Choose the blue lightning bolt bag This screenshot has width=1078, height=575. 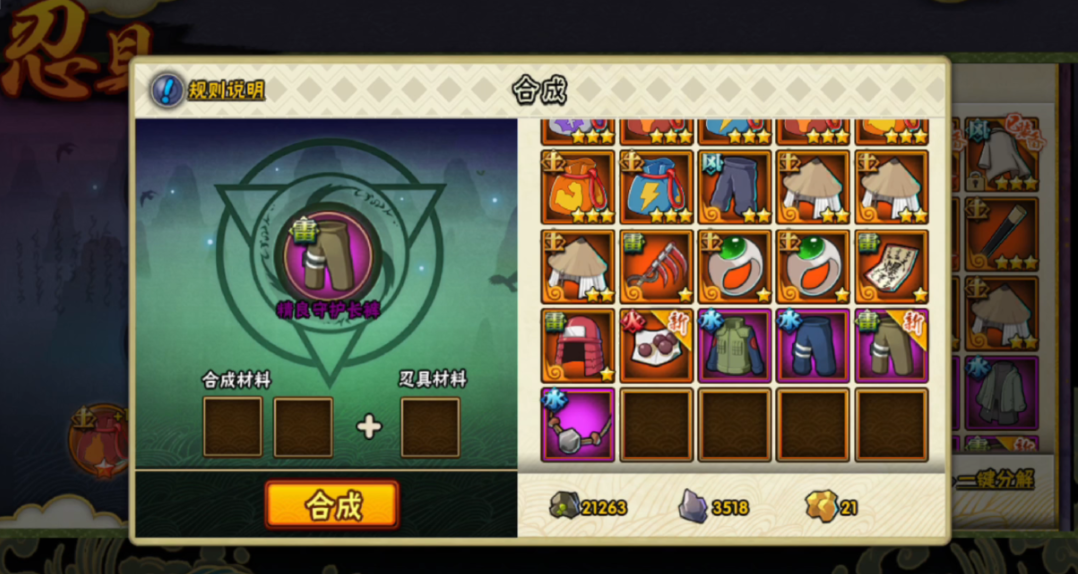656,188
